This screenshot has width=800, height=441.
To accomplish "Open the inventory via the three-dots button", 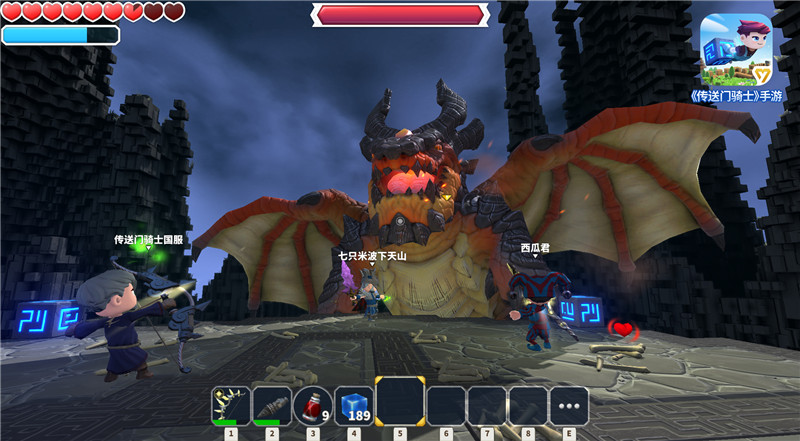I will (x=569, y=406).
